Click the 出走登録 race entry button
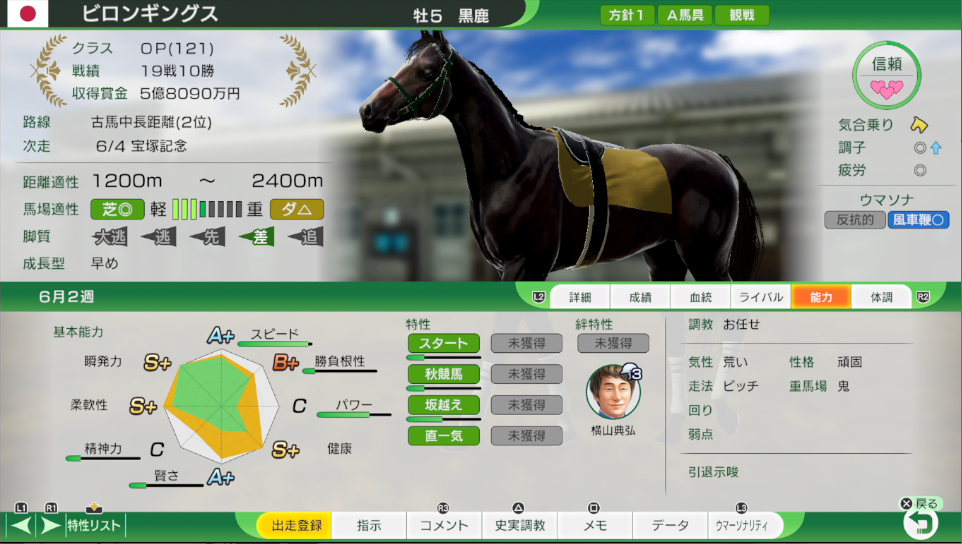The width and height of the screenshot is (962, 544). [294, 525]
